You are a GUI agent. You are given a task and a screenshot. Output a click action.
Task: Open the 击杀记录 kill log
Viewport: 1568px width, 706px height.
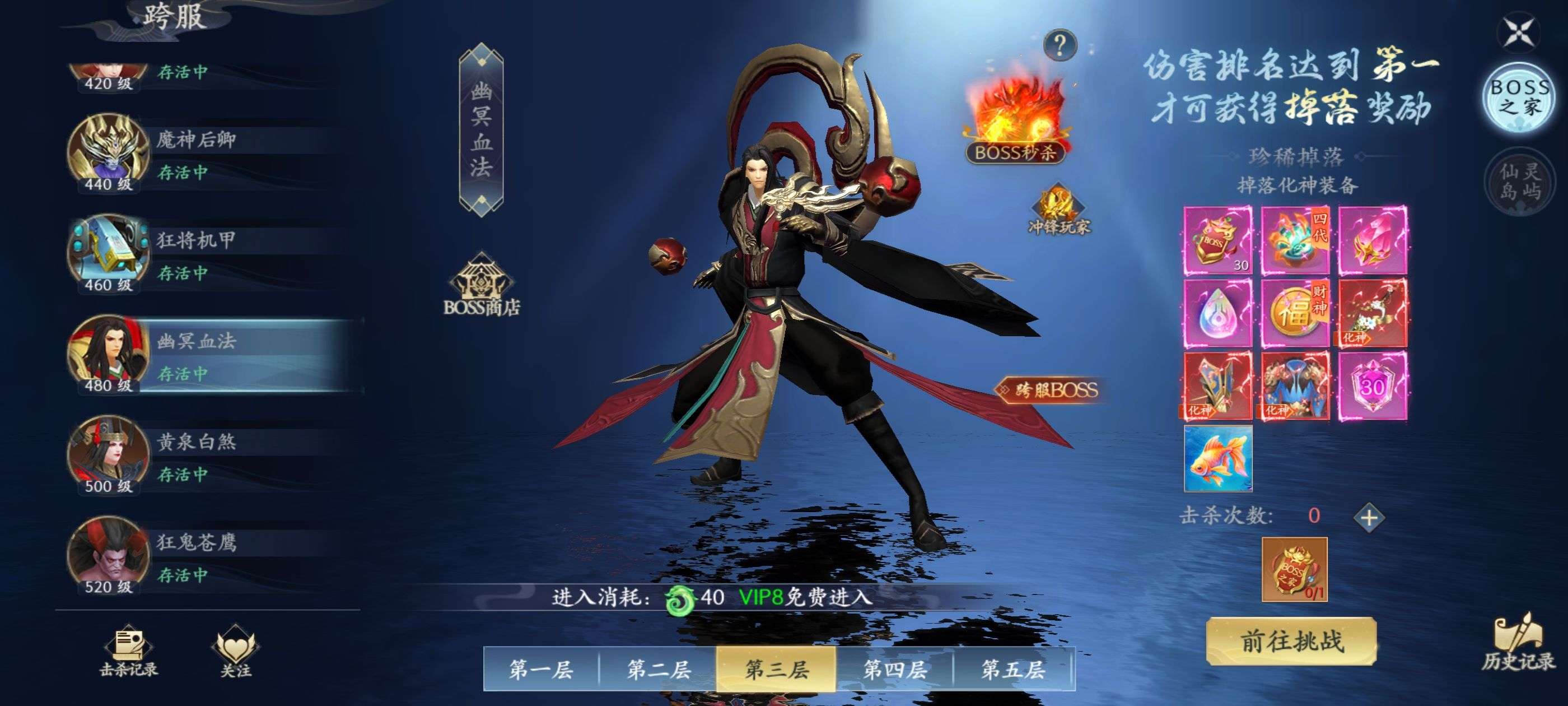pyautogui.click(x=128, y=652)
